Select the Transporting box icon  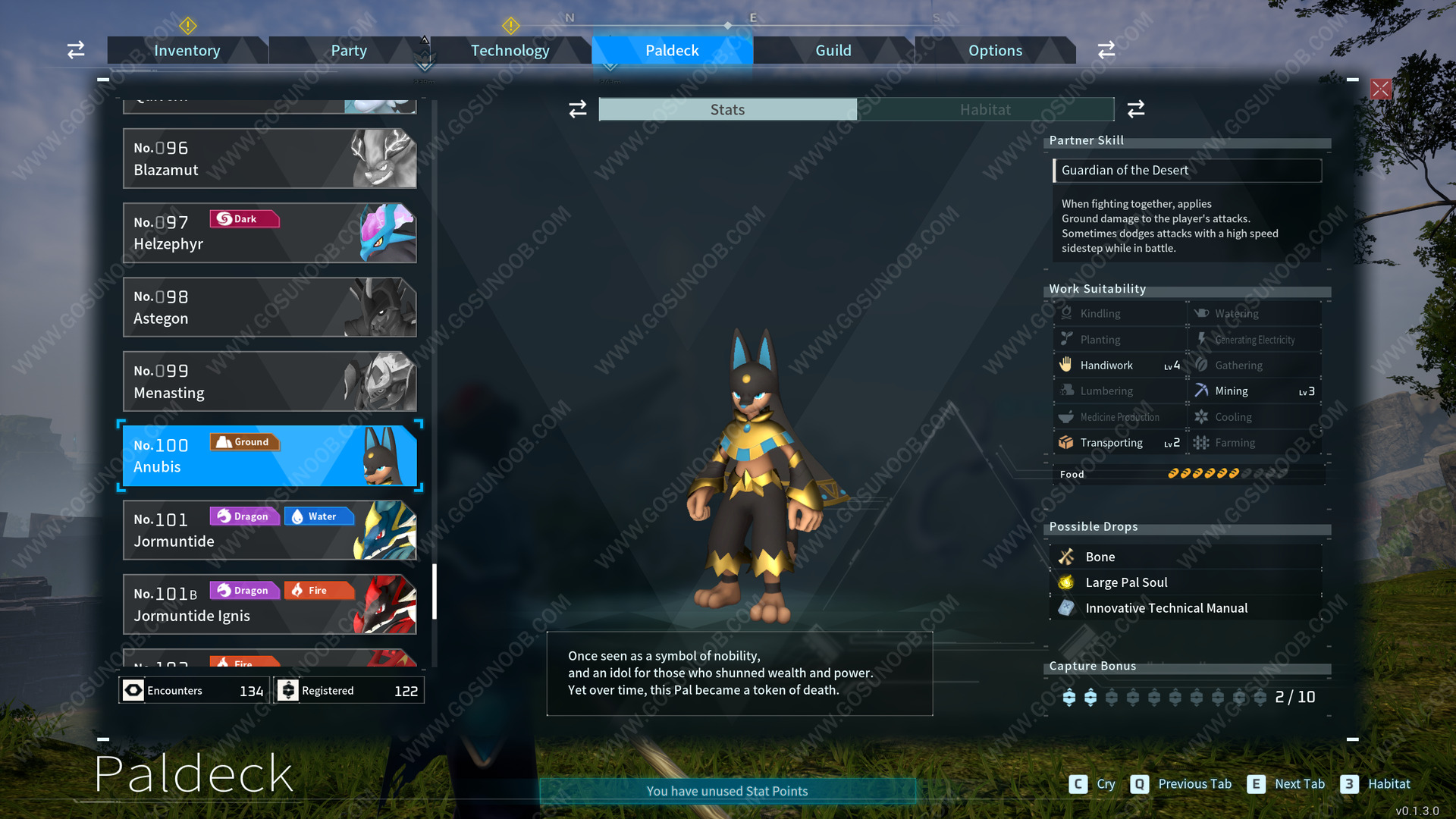tap(1067, 442)
